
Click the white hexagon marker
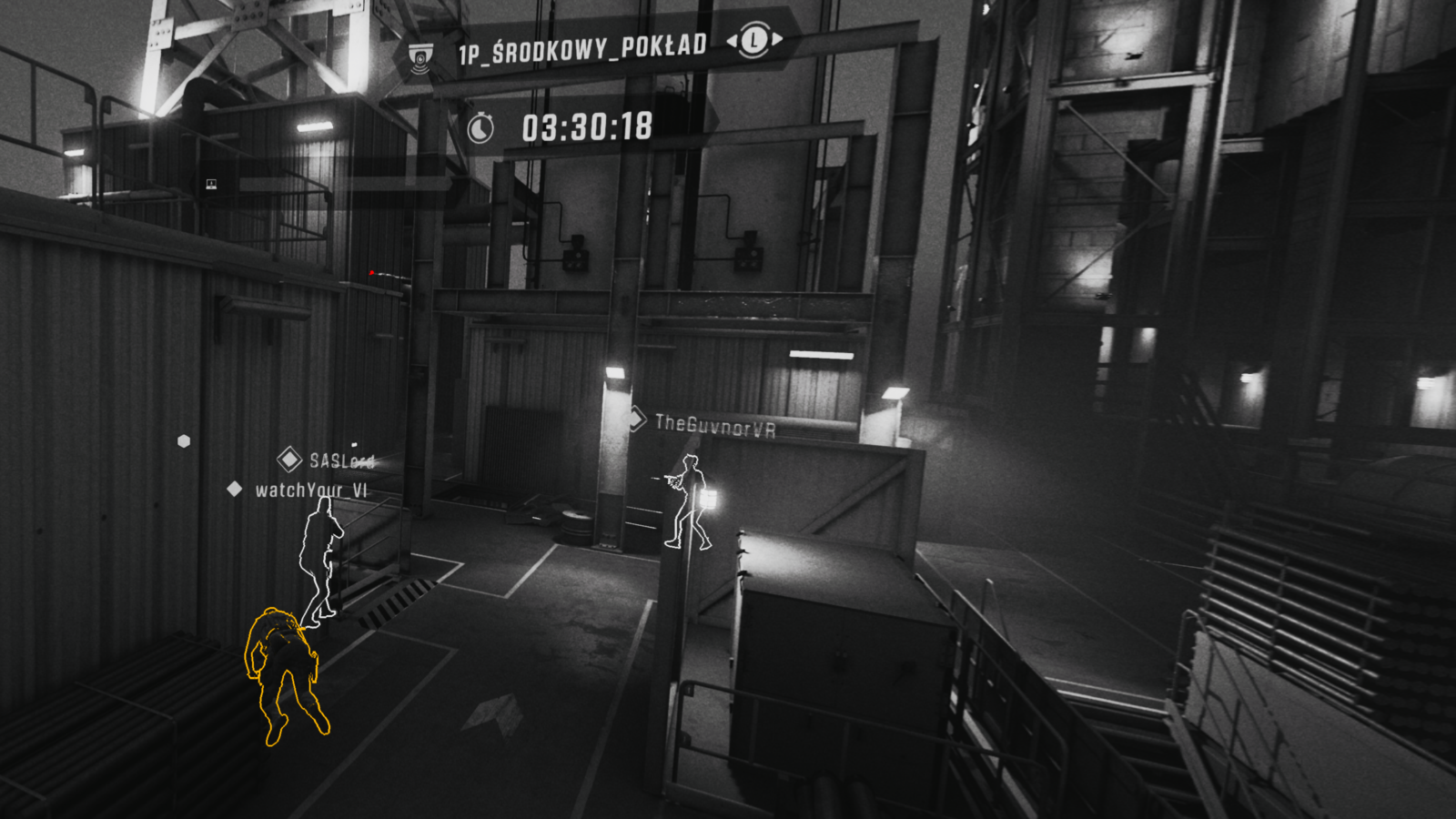184,441
